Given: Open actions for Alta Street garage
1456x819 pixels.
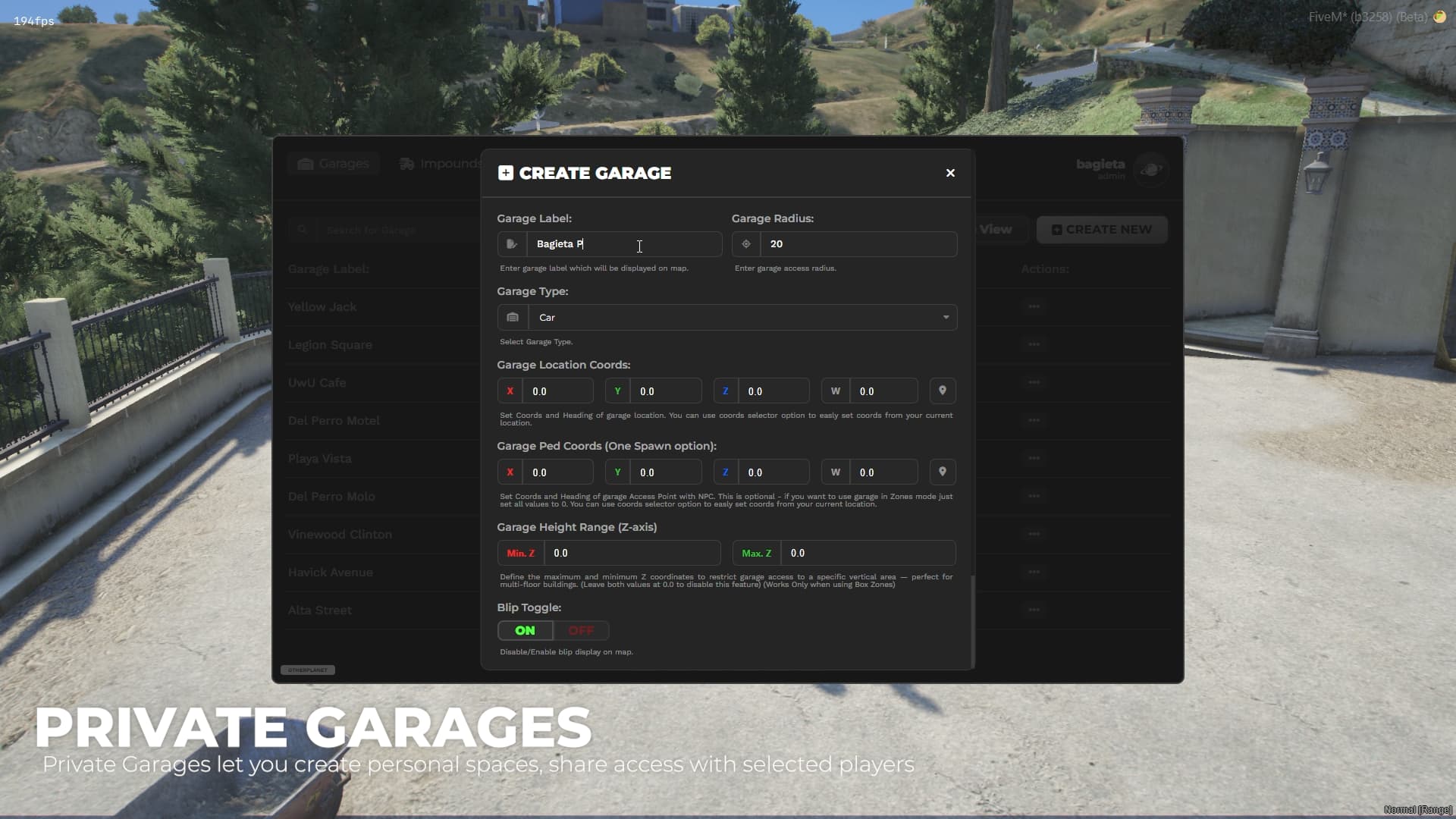Looking at the screenshot, I should coord(1034,610).
